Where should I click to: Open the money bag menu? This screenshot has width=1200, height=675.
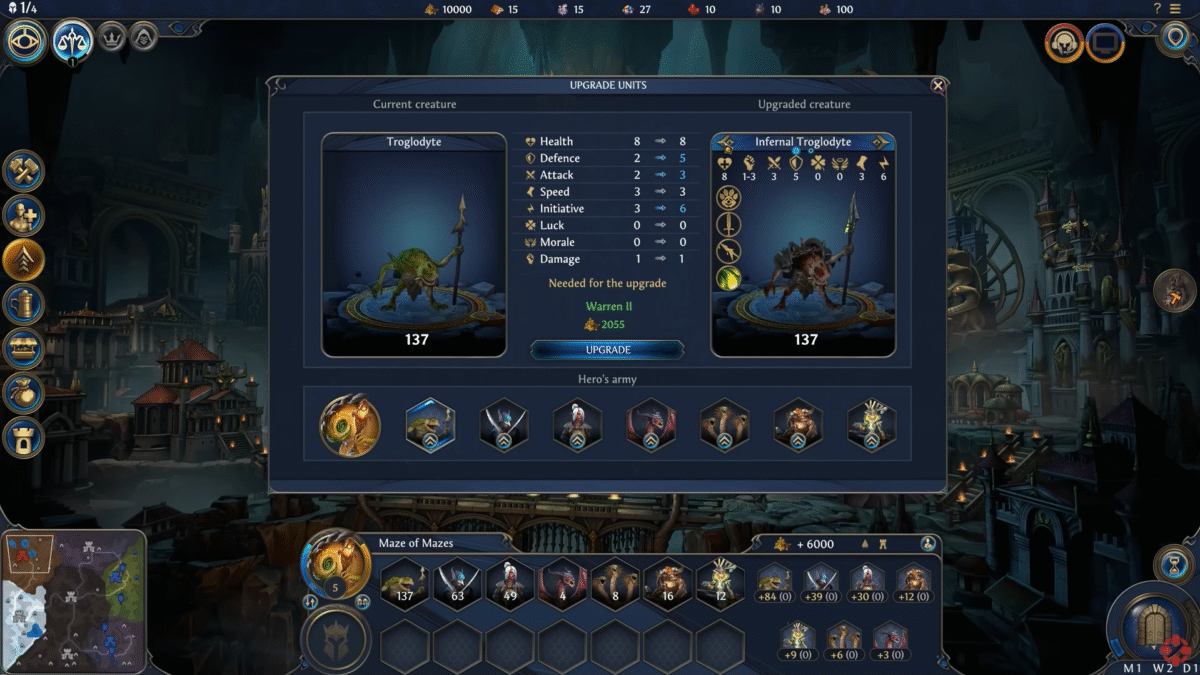22,392
